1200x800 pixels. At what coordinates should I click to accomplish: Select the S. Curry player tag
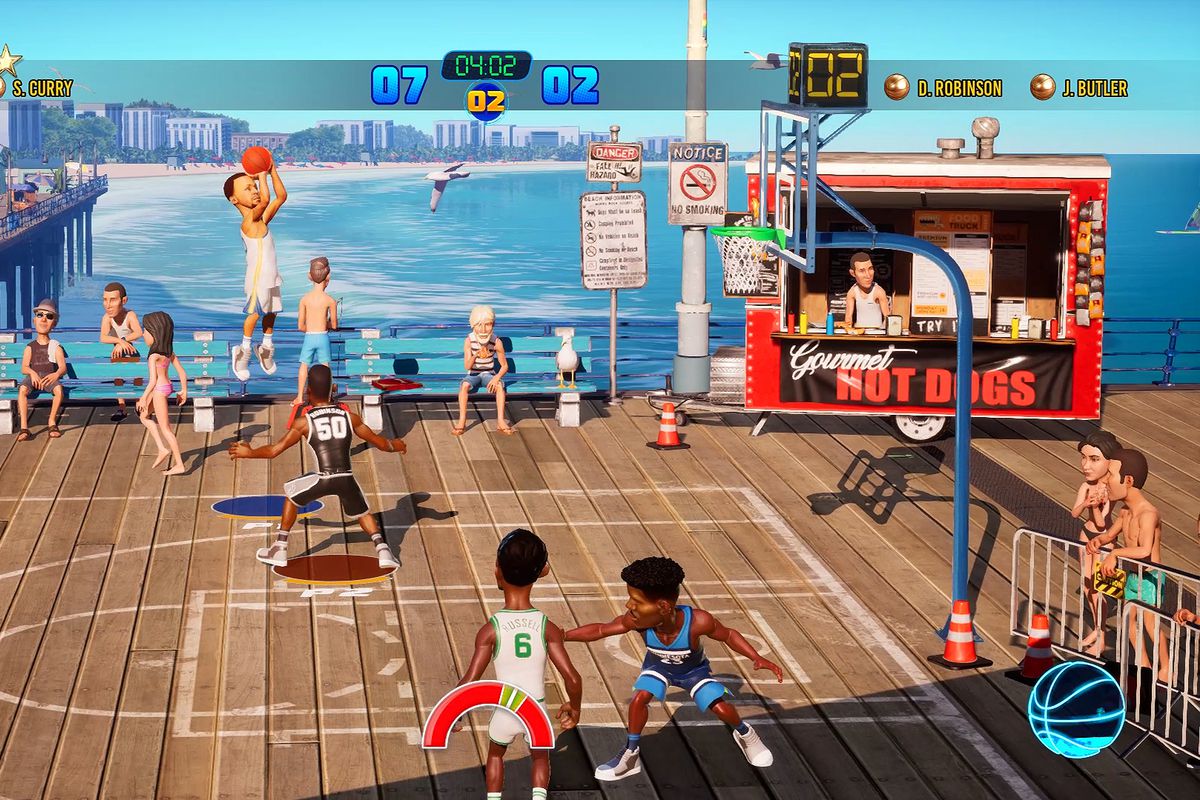(x=40, y=88)
